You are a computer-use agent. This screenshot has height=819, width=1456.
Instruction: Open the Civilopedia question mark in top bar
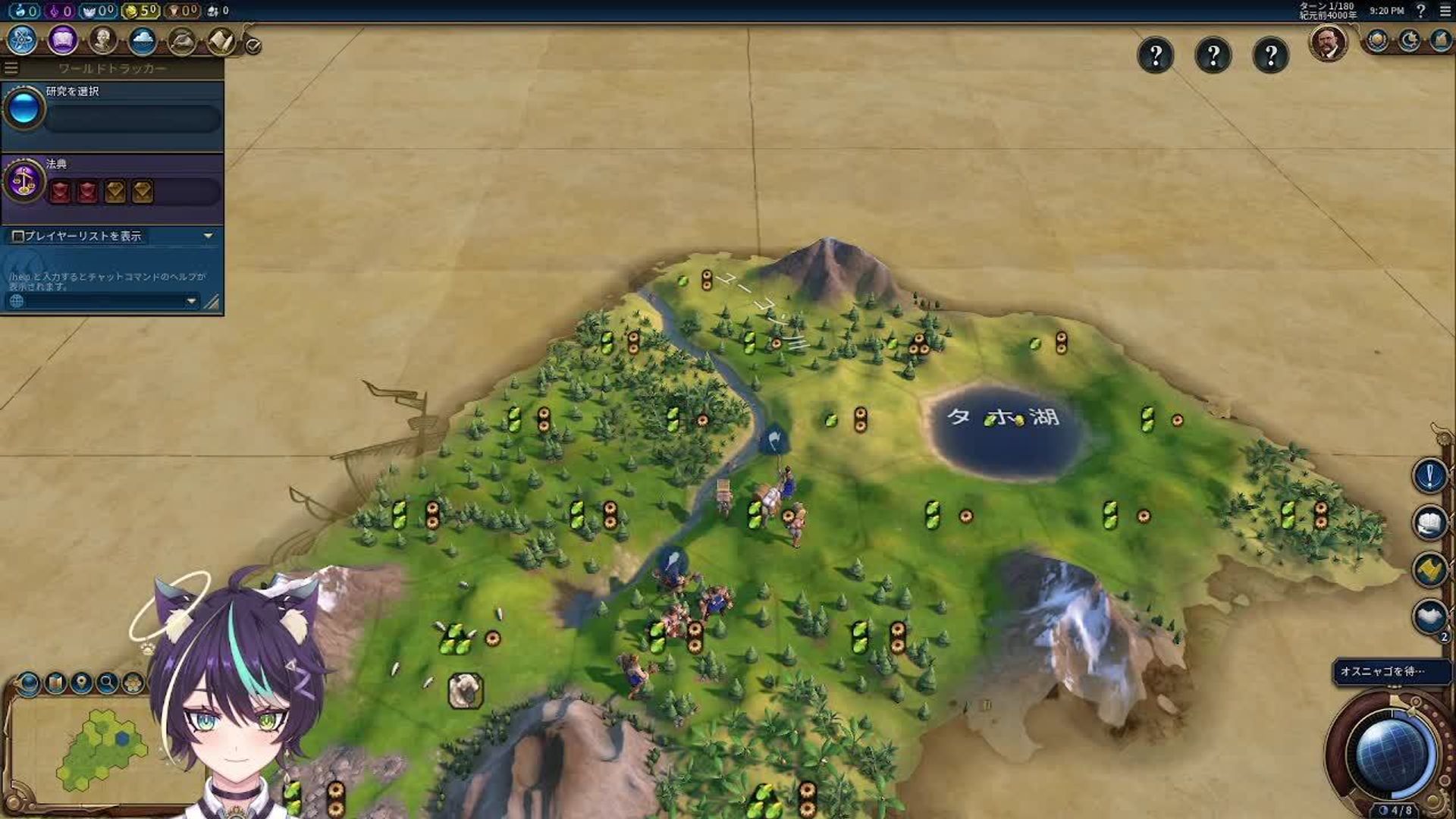tap(1421, 11)
